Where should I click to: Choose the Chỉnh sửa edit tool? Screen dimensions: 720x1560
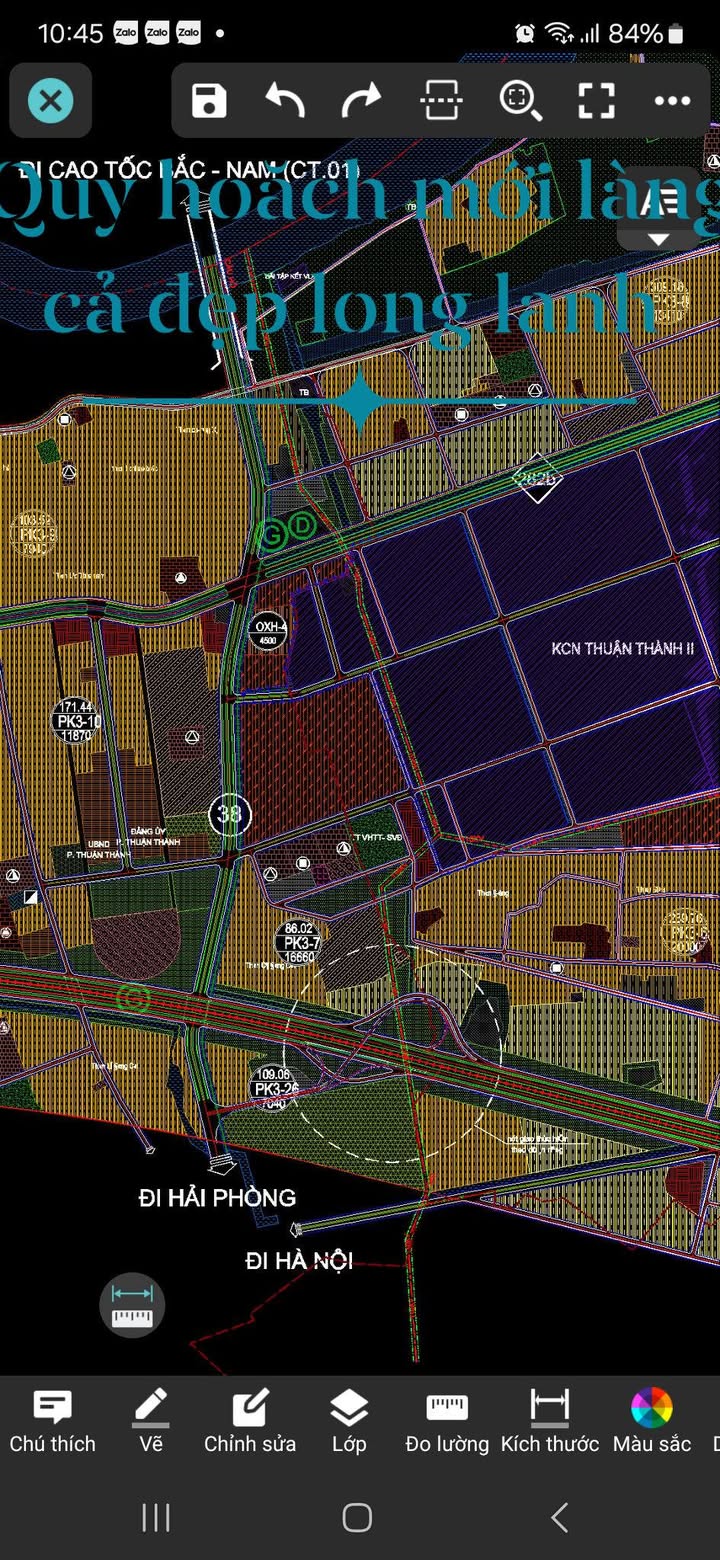point(250,1420)
